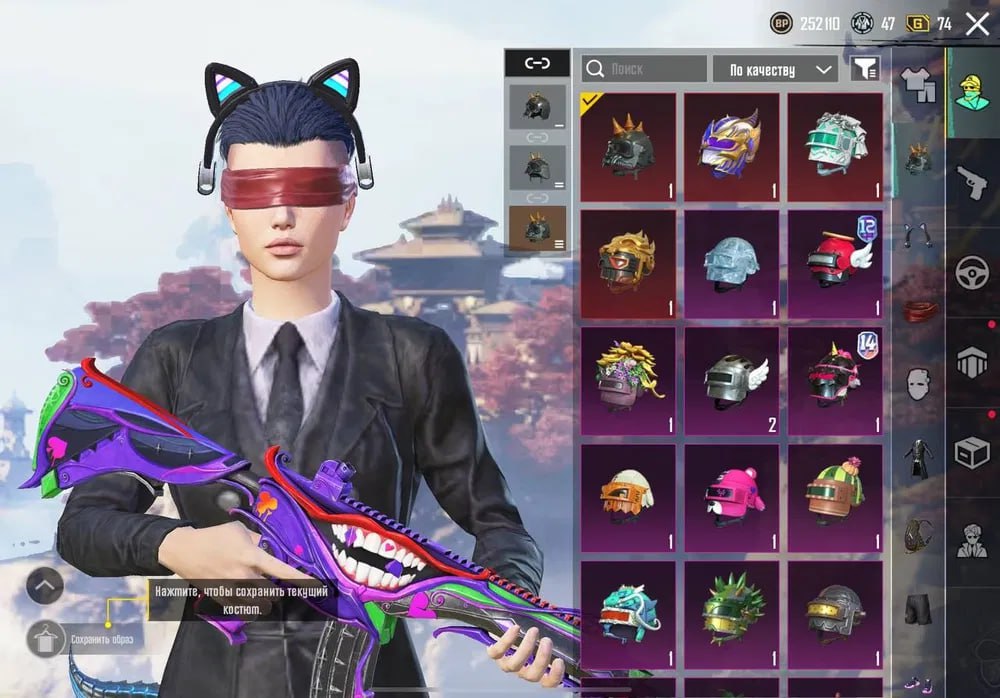Choose the pink beanie helmet skin
Viewport: 1000px width, 698px height.
pos(731,496)
